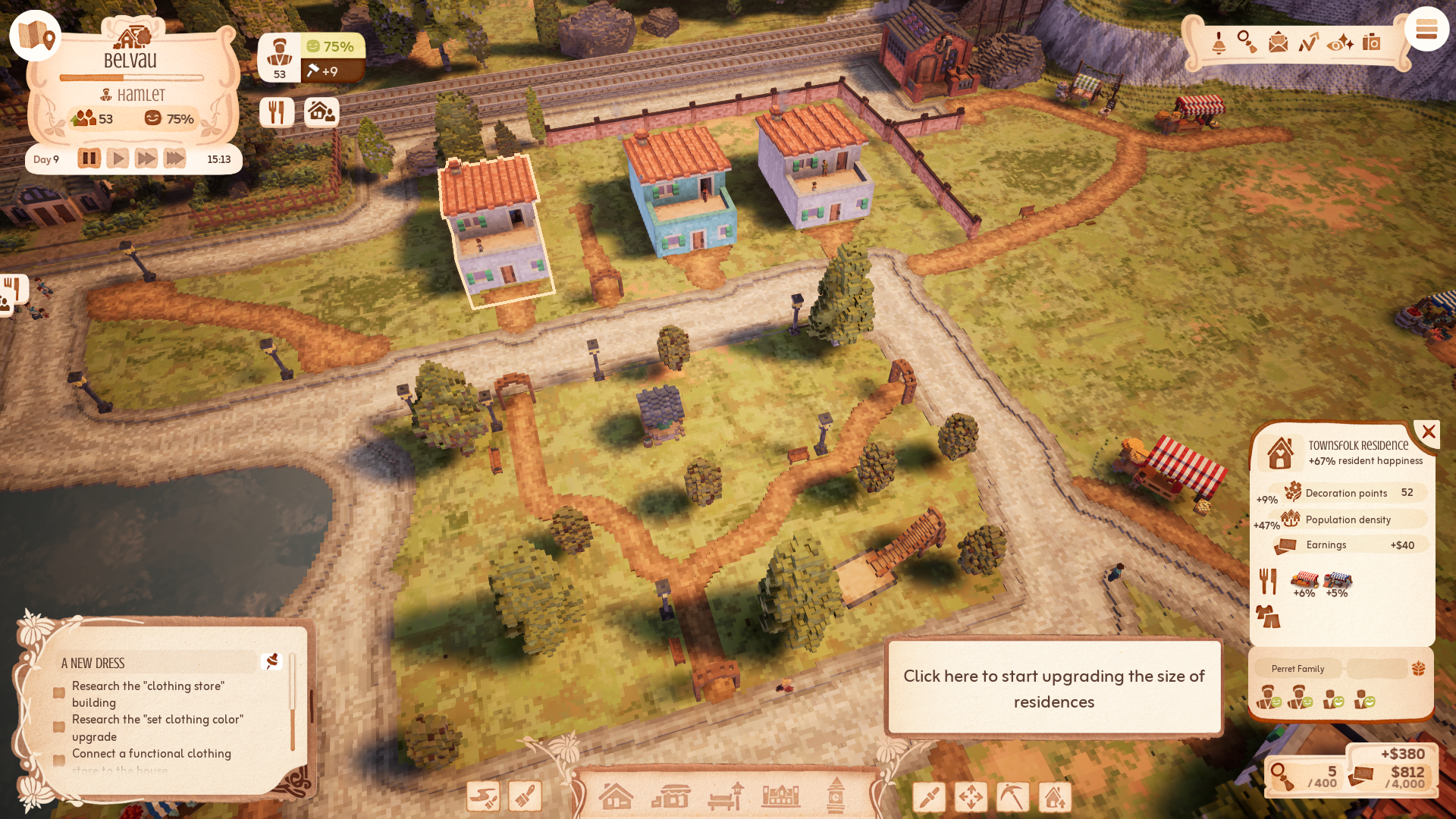Select the four-arrow move tool
The height and width of the screenshot is (819, 1456).
pyautogui.click(x=971, y=797)
